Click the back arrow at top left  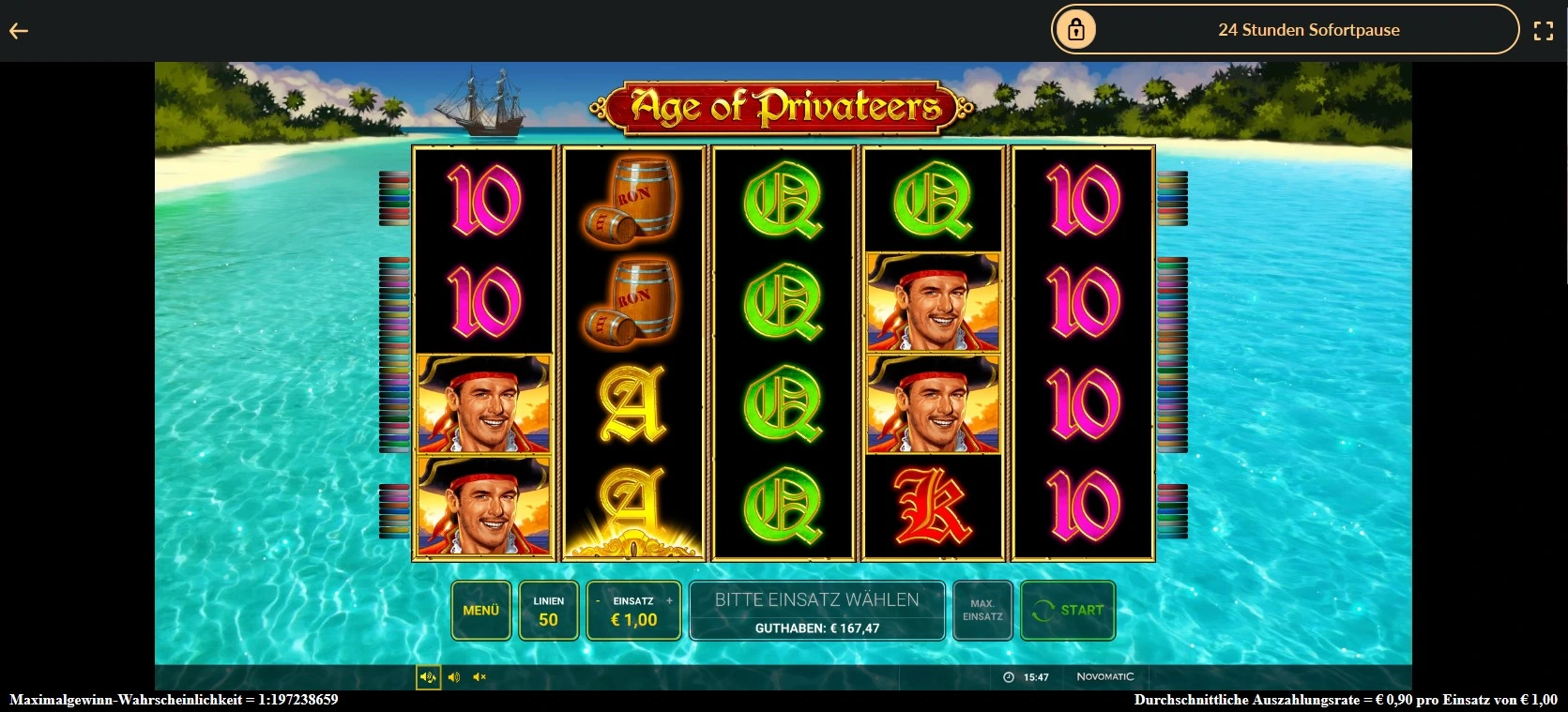tap(19, 29)
